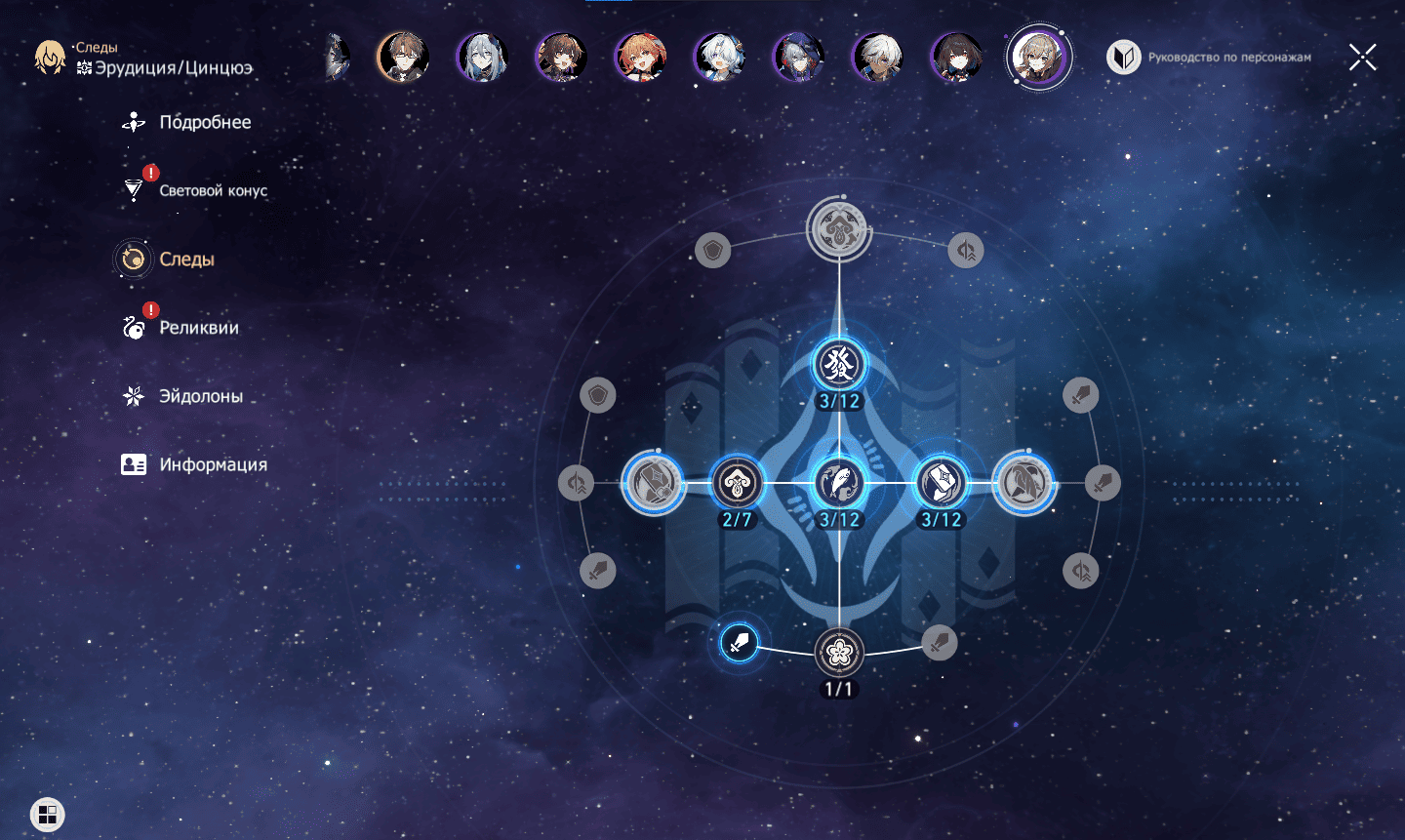Choose the orange-haired character portrait

coord(640,58)
